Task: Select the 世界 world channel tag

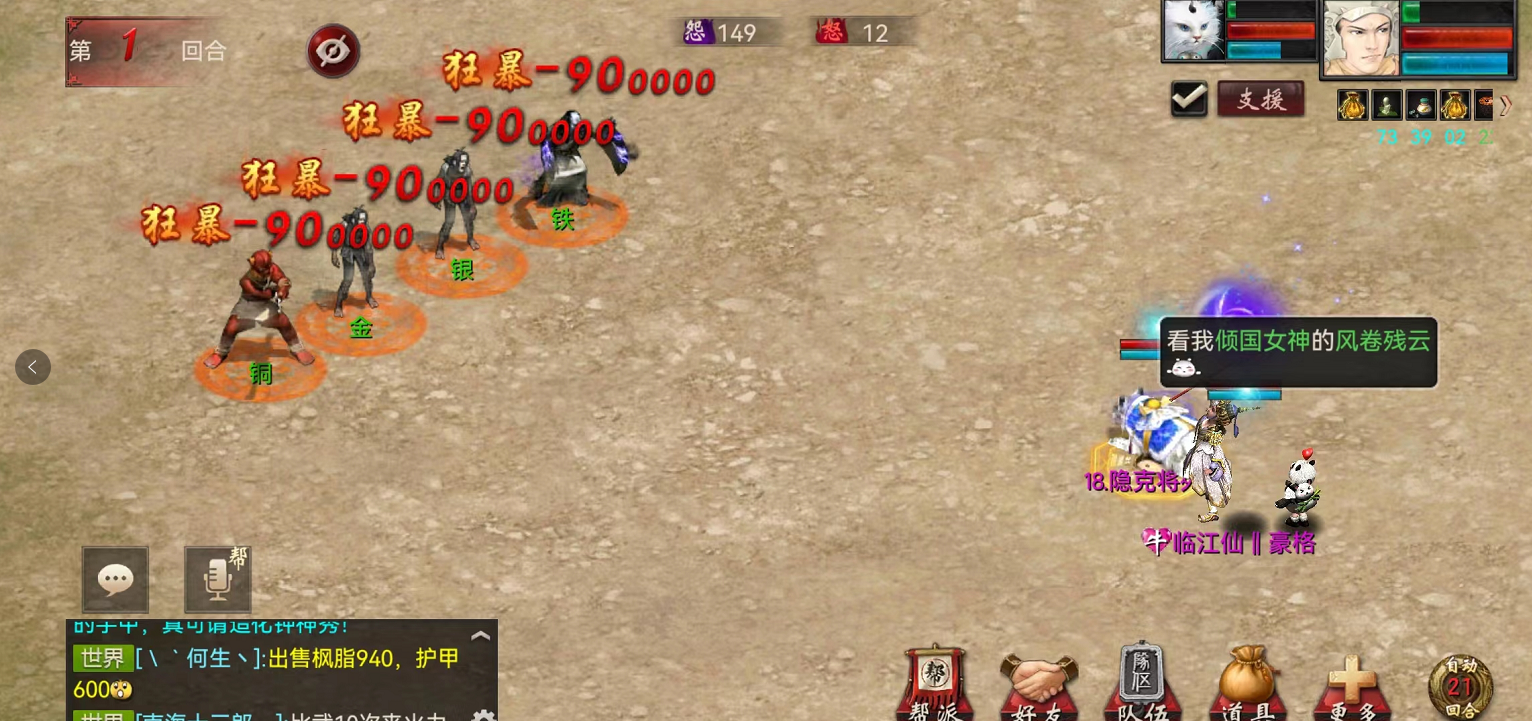Action: (102, 659)
